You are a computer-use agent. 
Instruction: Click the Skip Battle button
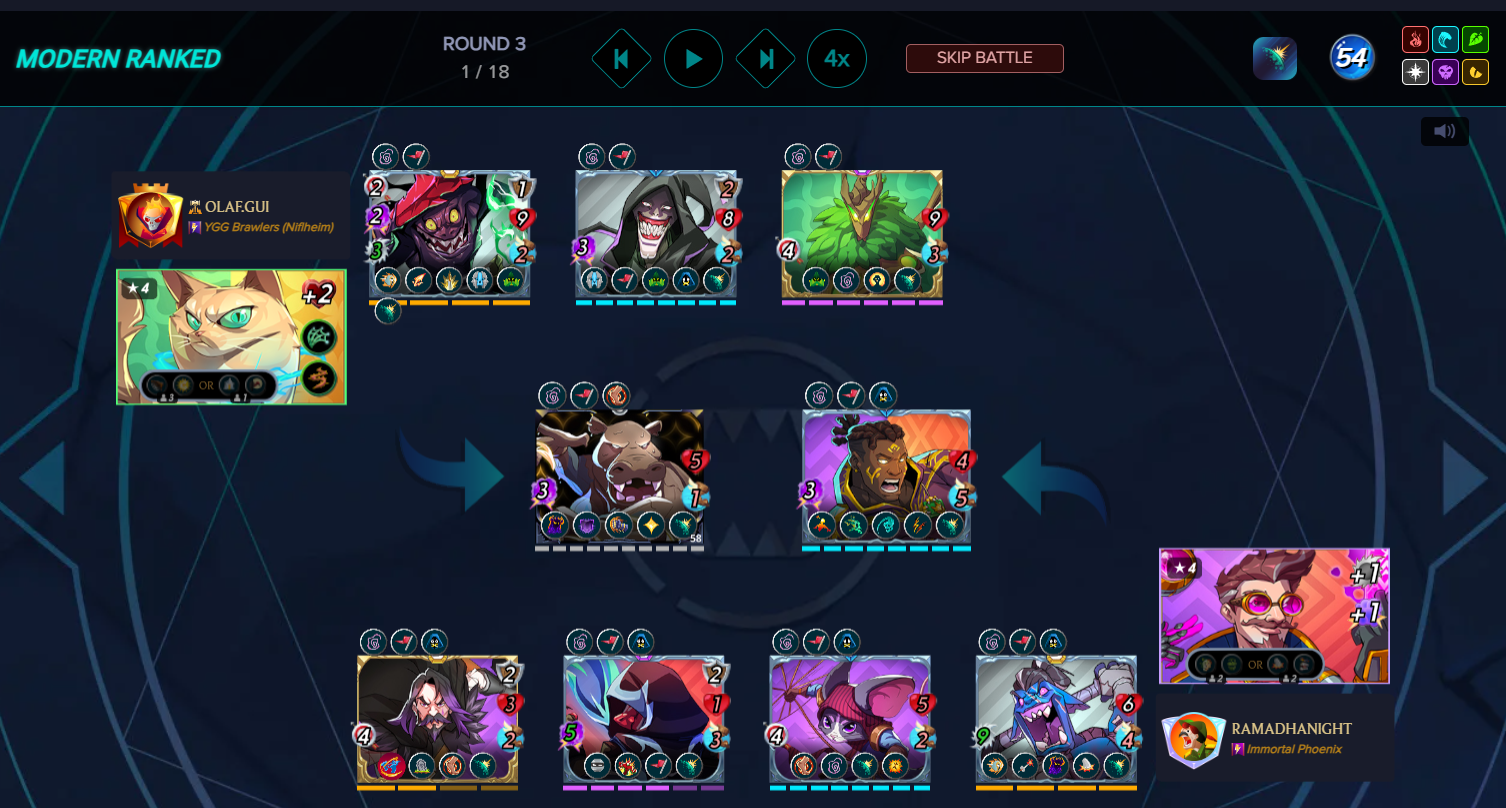click(x=984, y=58)
